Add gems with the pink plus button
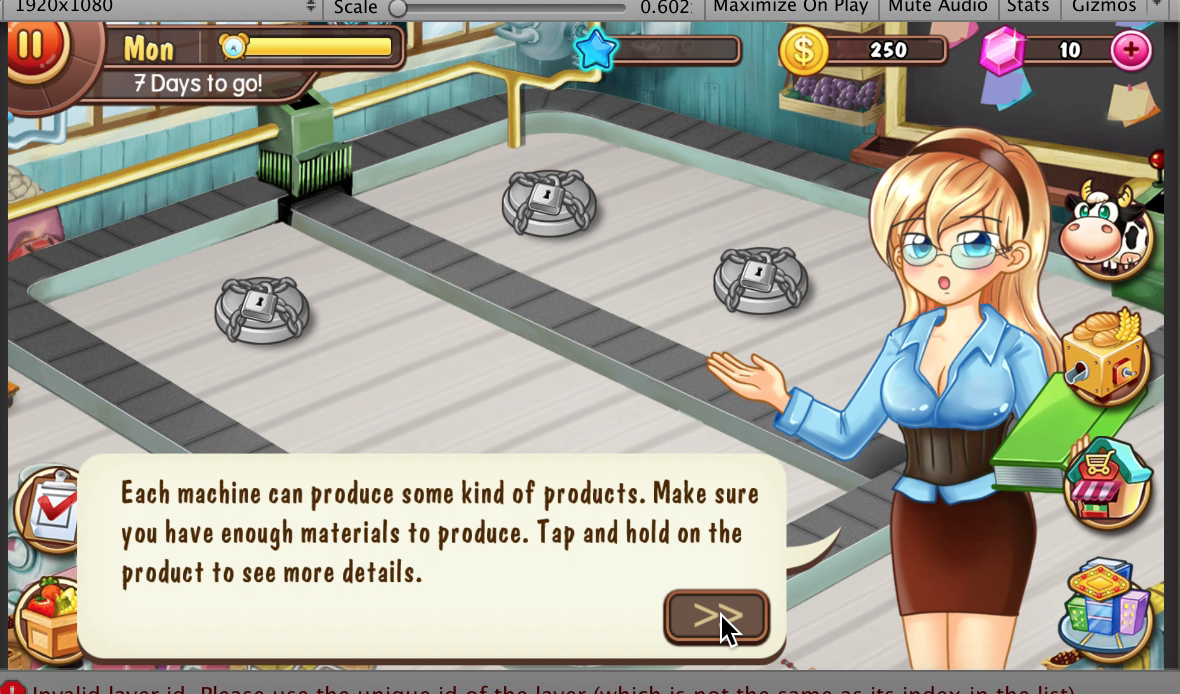Screen dimensions: 1180x694 1131,50
